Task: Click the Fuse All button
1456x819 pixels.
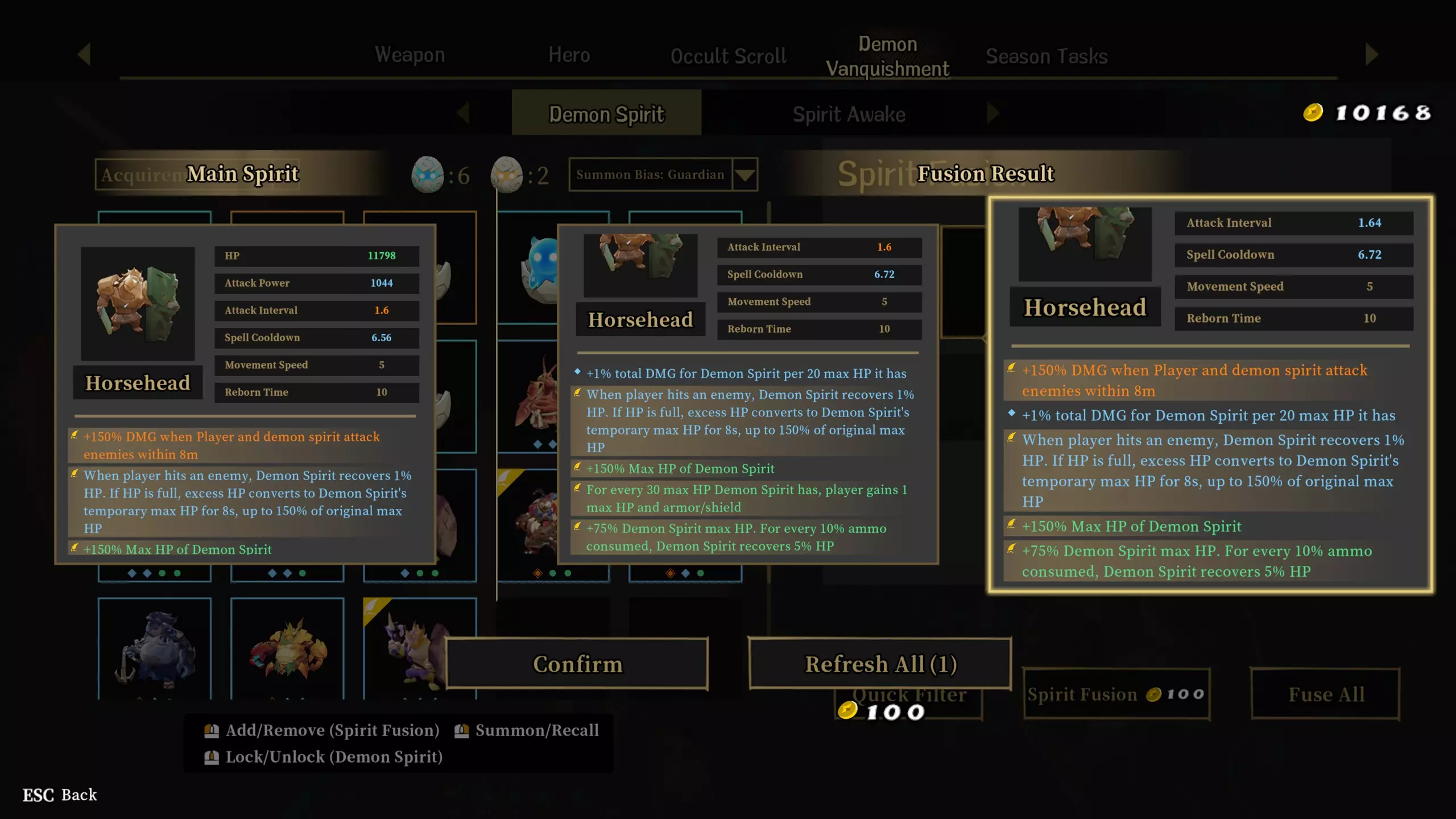Action: (x=1326, y=694)
